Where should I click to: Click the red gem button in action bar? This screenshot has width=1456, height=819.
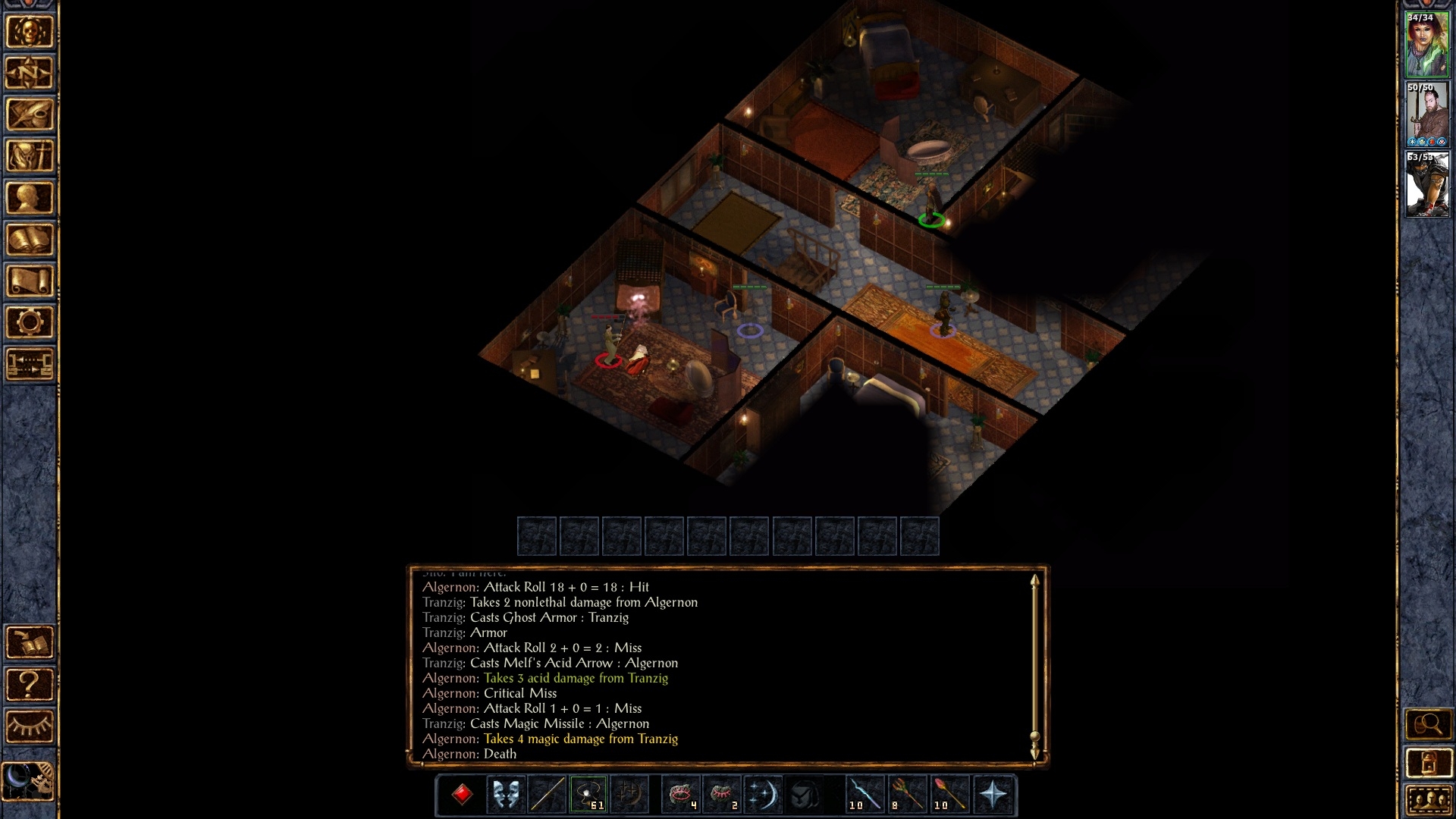click(x=462, y=795)
